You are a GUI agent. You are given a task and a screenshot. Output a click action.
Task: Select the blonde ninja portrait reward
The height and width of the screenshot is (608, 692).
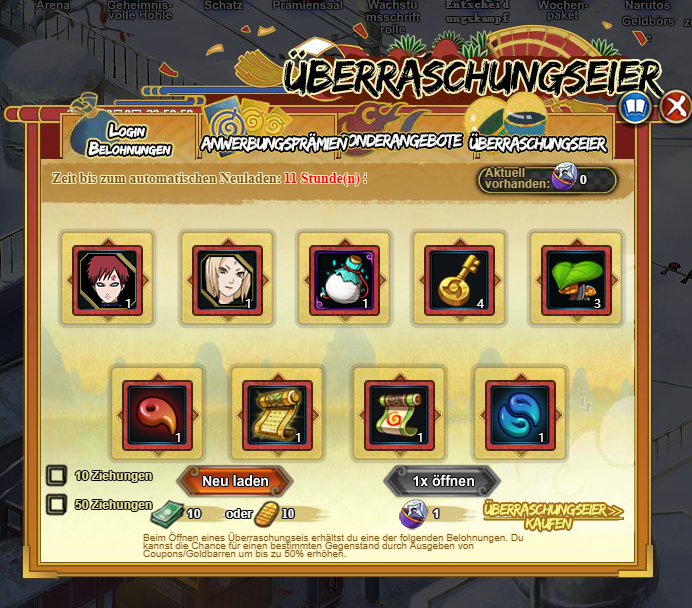[x=228, y=278]
